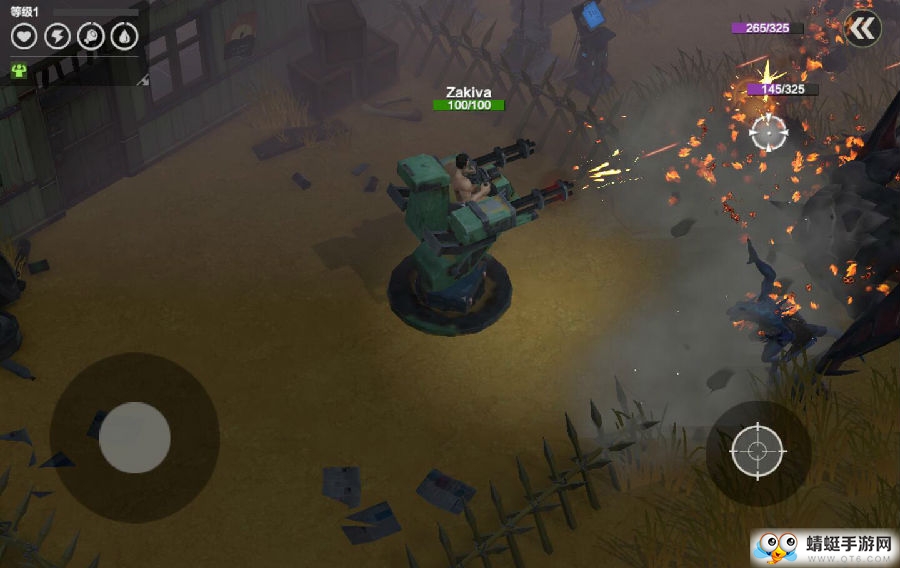Expand the status panel corner arrow

(x=143, y=79)
